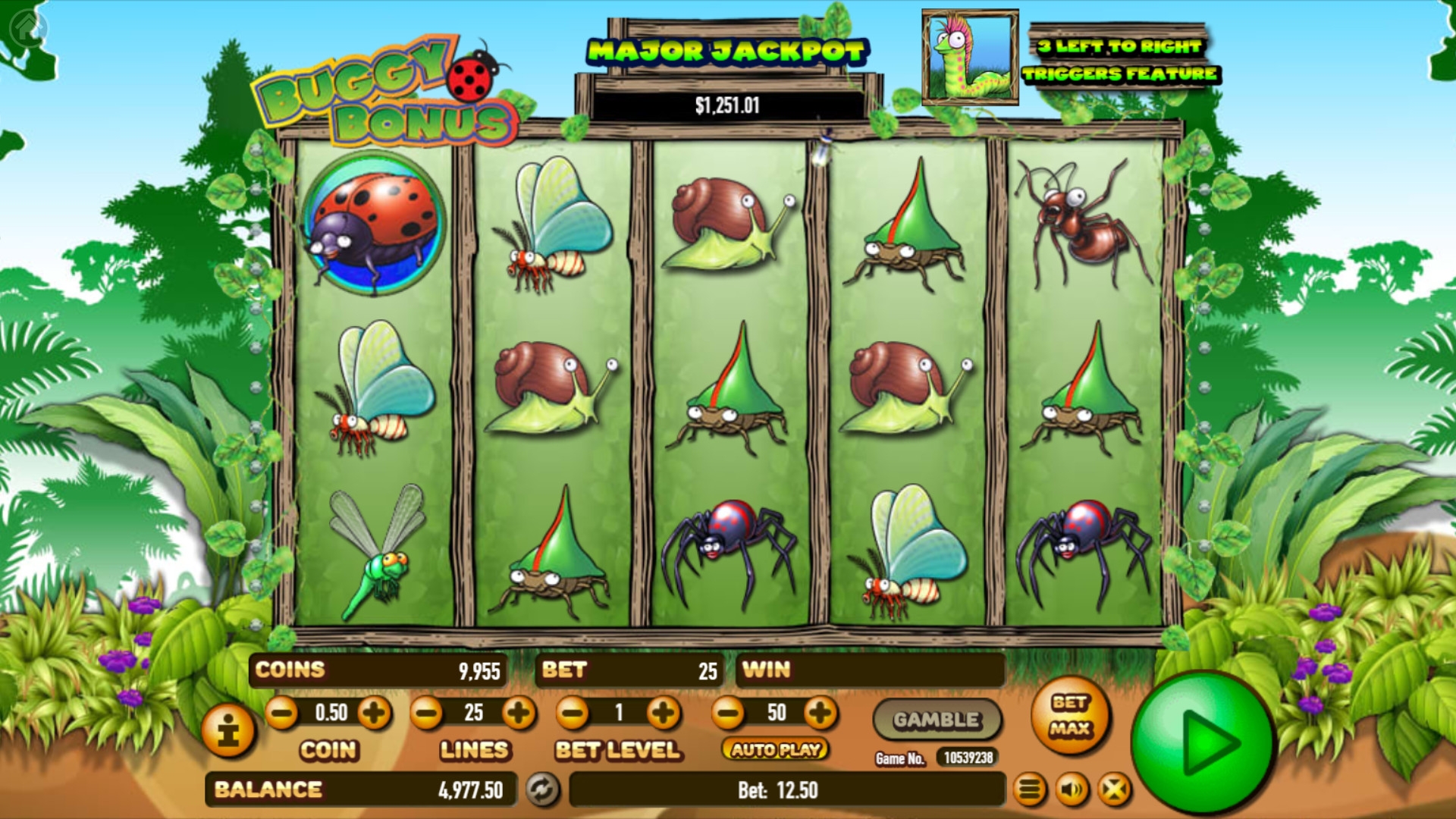The image size is (1456, 819).
Task: Start Auto Play
Action: 776,749
